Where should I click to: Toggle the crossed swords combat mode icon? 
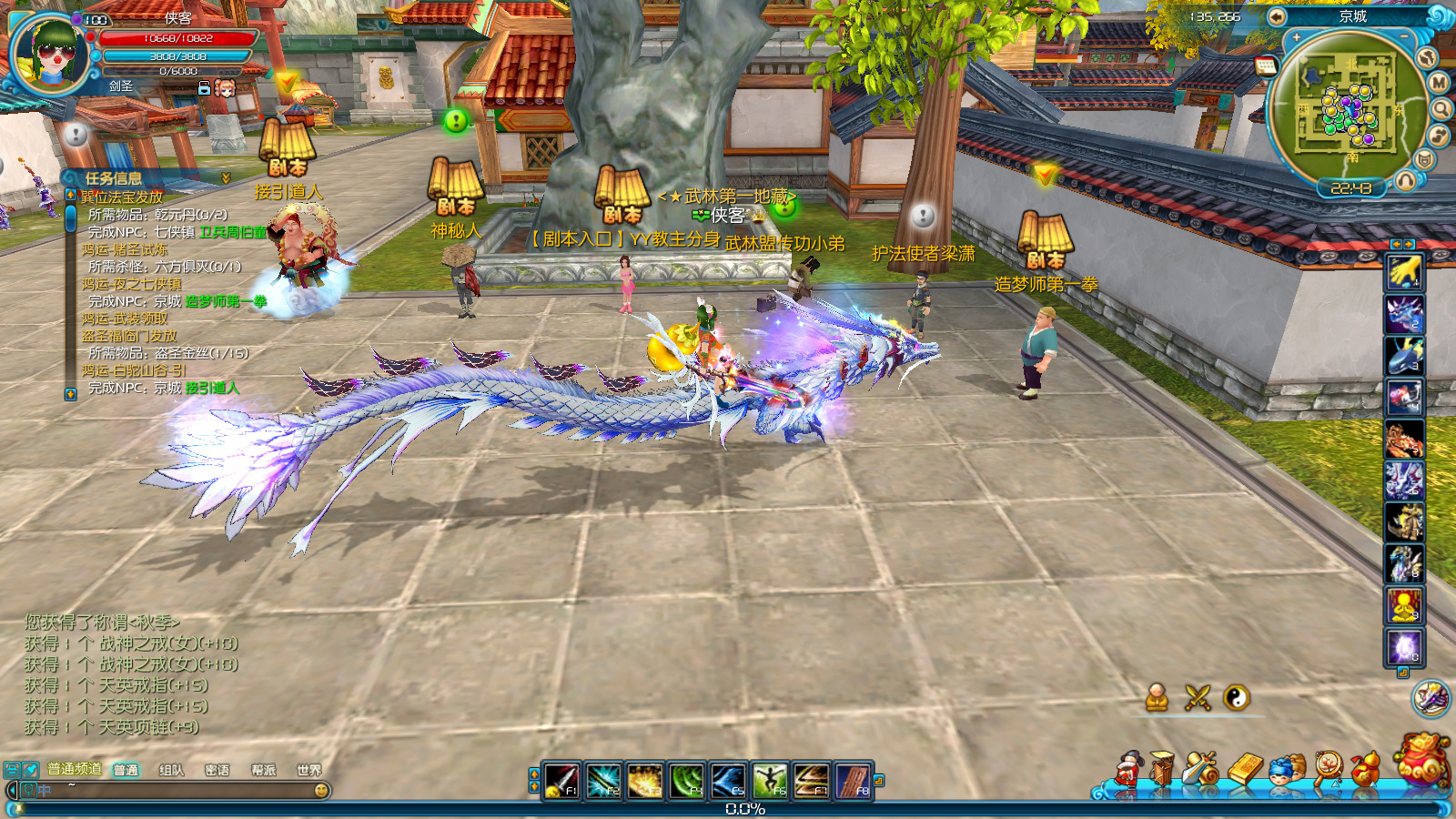[x=1198, y=698]
